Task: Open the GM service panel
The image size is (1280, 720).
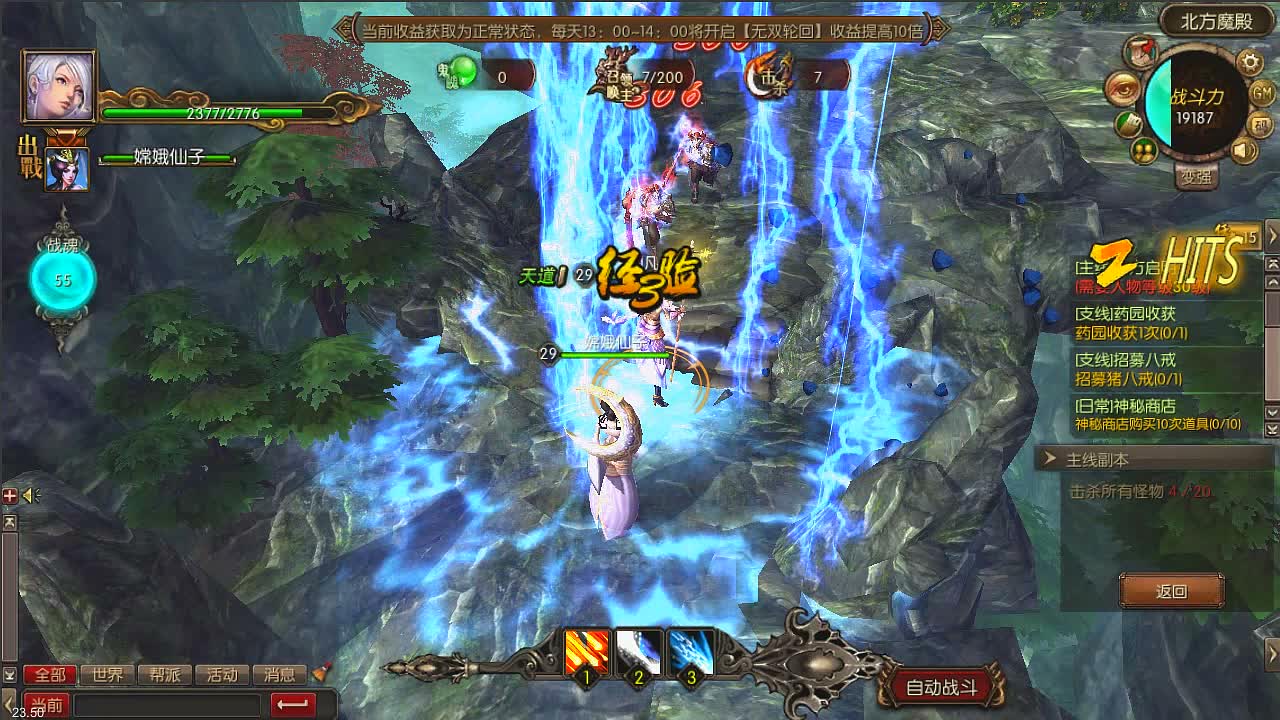Action: point(1262,92)
